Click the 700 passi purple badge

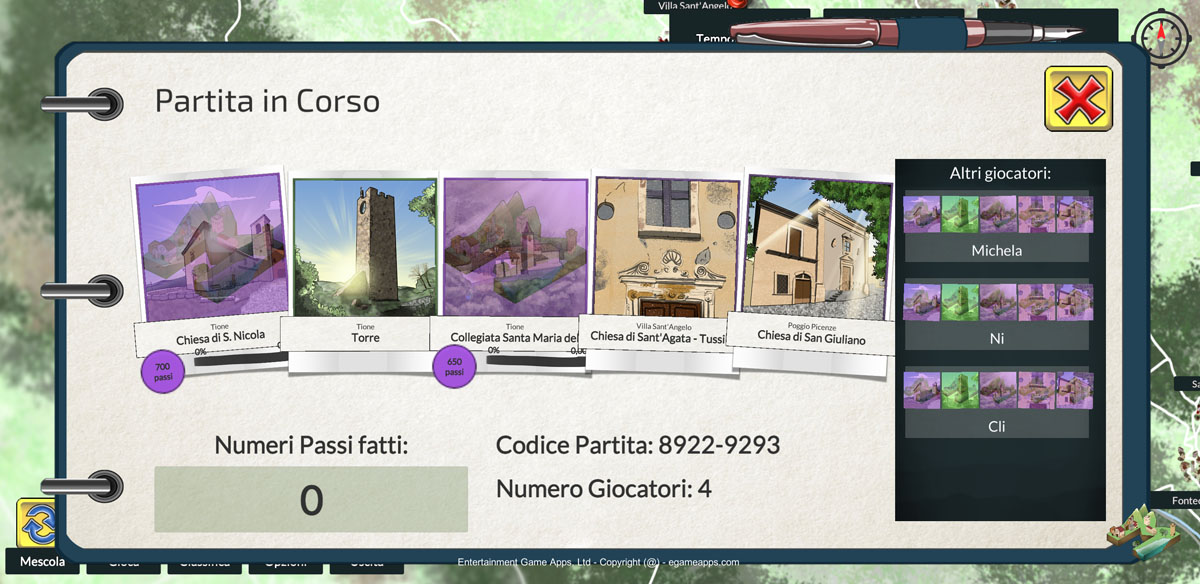point(163,372)
